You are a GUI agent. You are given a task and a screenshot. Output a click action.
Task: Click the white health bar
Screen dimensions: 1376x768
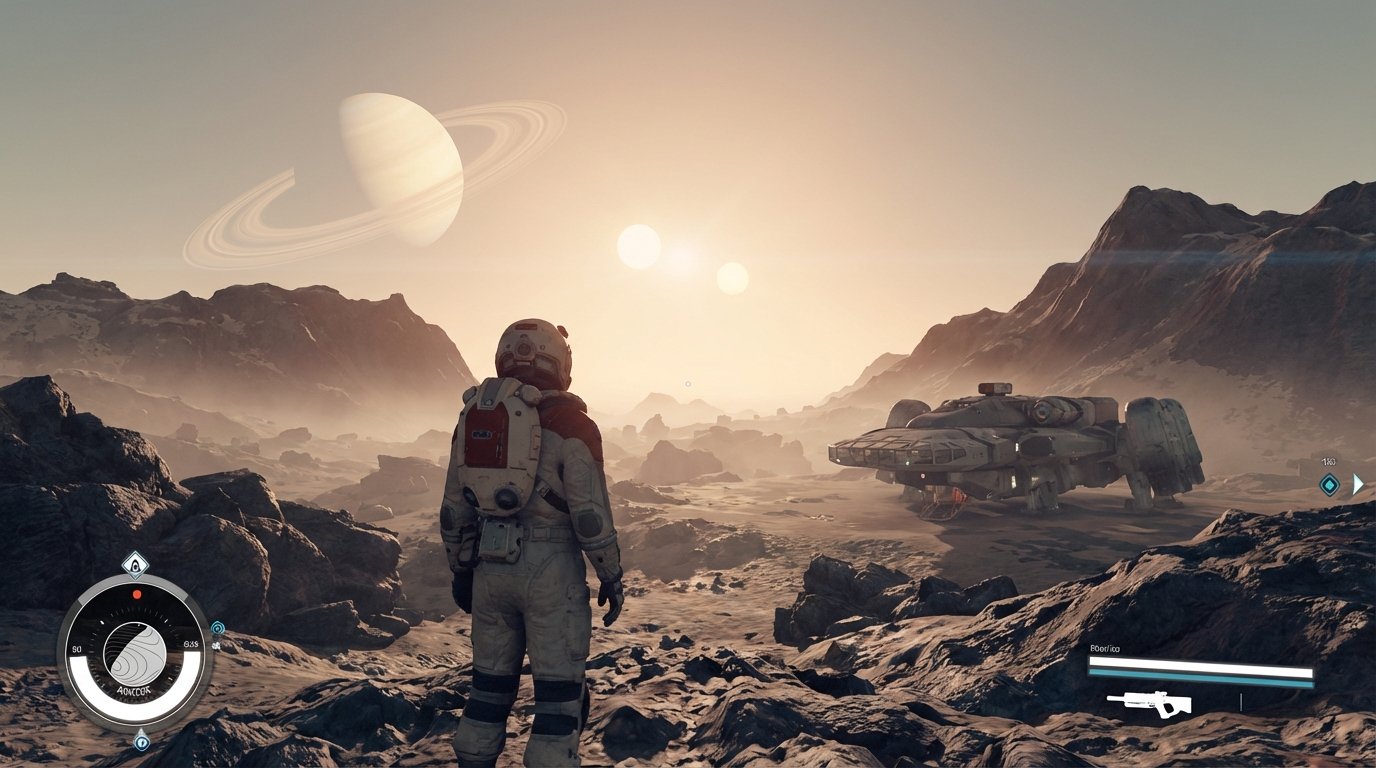(x=1200, y=662)
